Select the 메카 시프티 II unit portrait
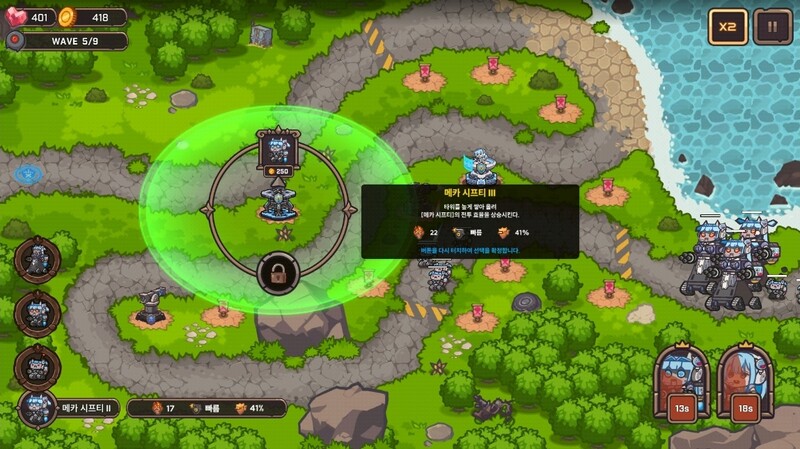The width and height of the screenshot is (800, 449). point(38,407)
